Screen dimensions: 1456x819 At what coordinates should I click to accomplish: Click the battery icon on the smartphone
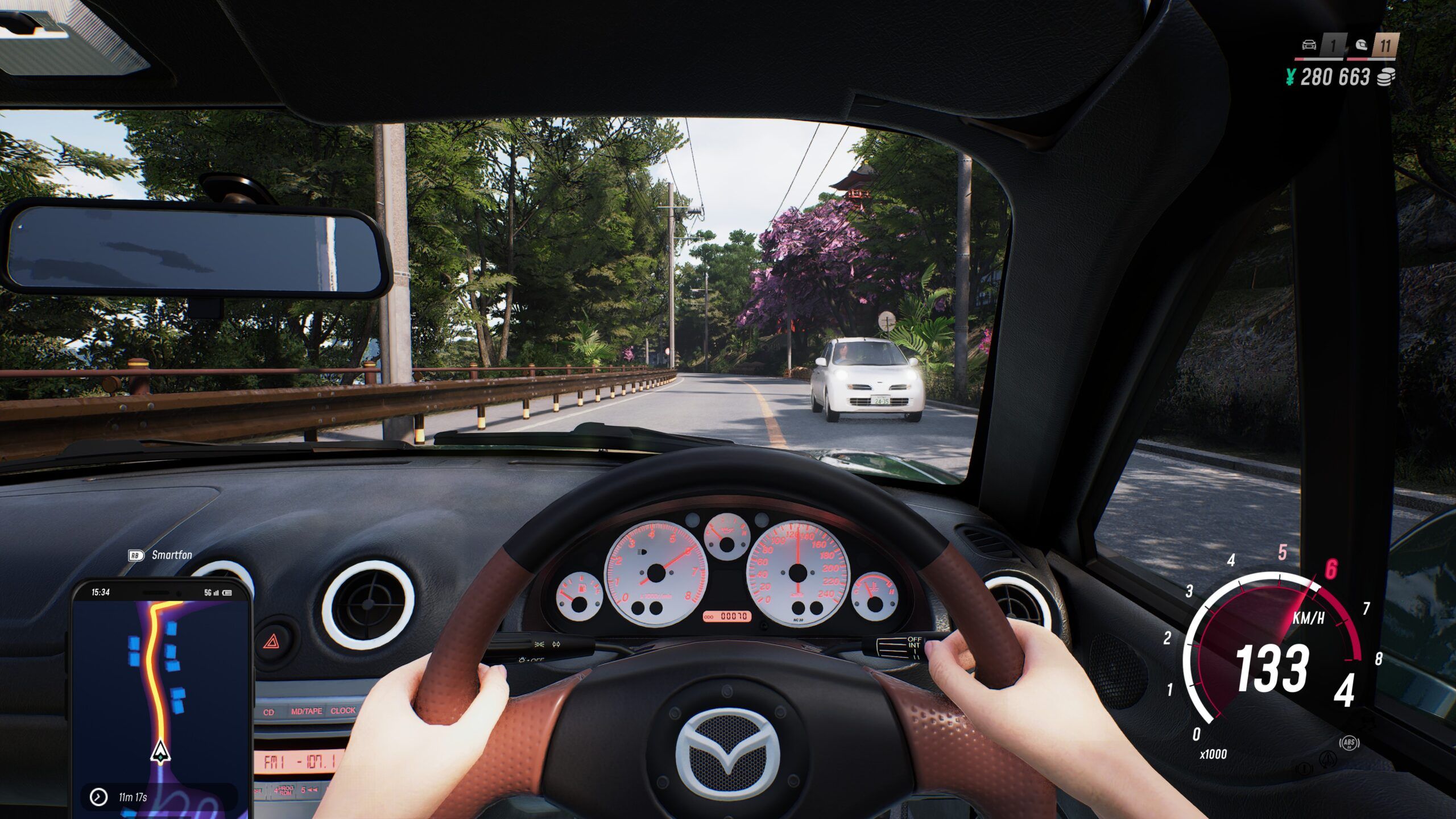[226, 593]
